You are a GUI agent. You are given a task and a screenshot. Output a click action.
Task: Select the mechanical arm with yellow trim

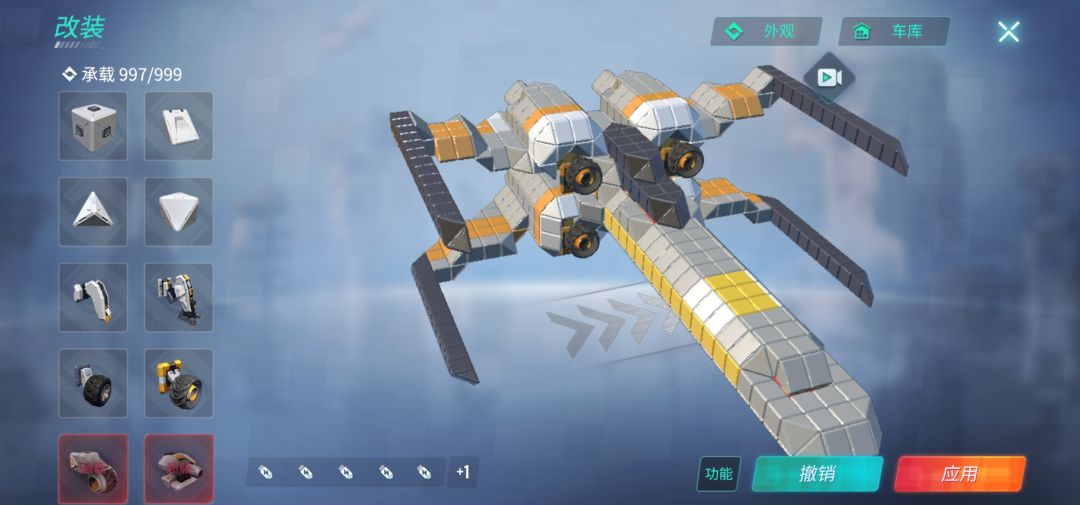[x=179, y=297]
